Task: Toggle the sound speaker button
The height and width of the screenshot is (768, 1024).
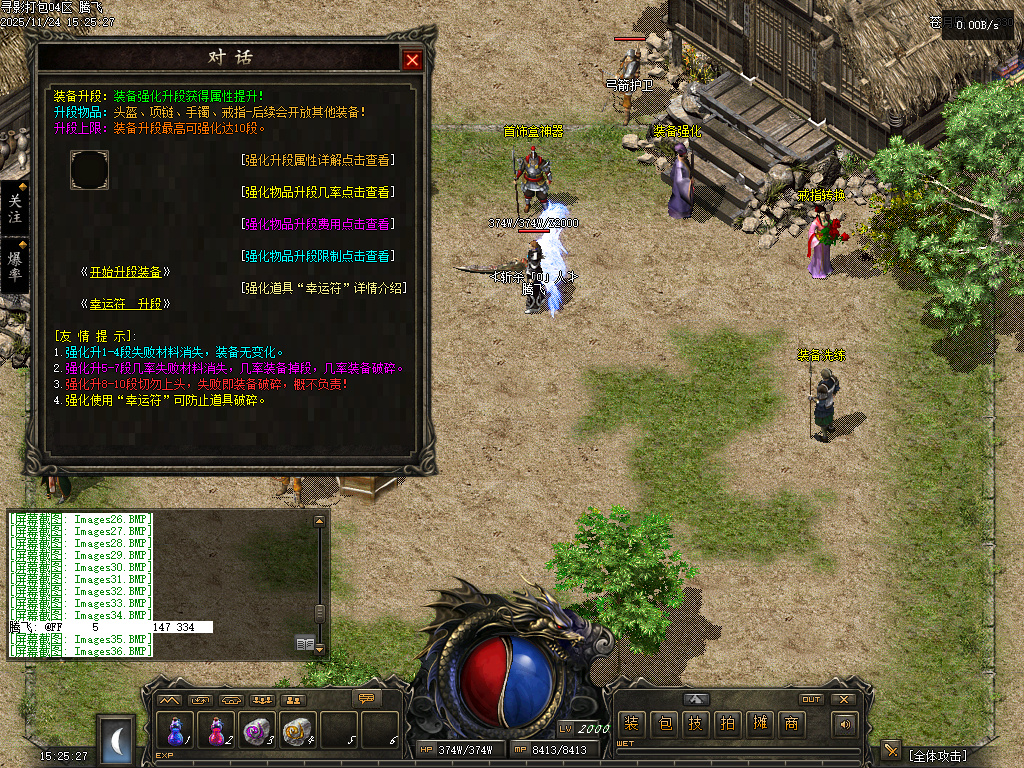Action: pyautogui.click(x=846, y=724)
